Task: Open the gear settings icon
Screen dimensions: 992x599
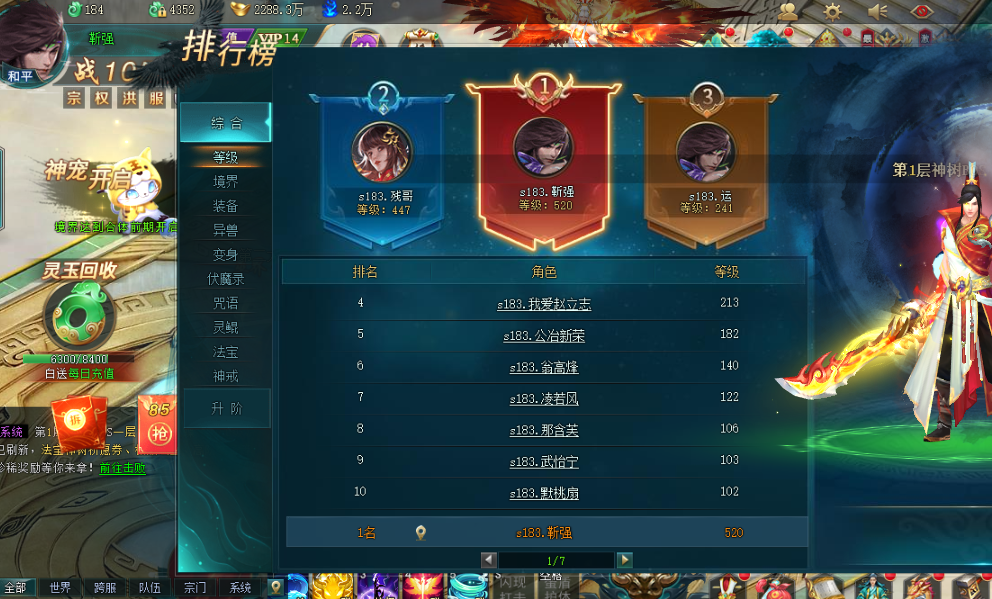Action: tap(833, 11)
